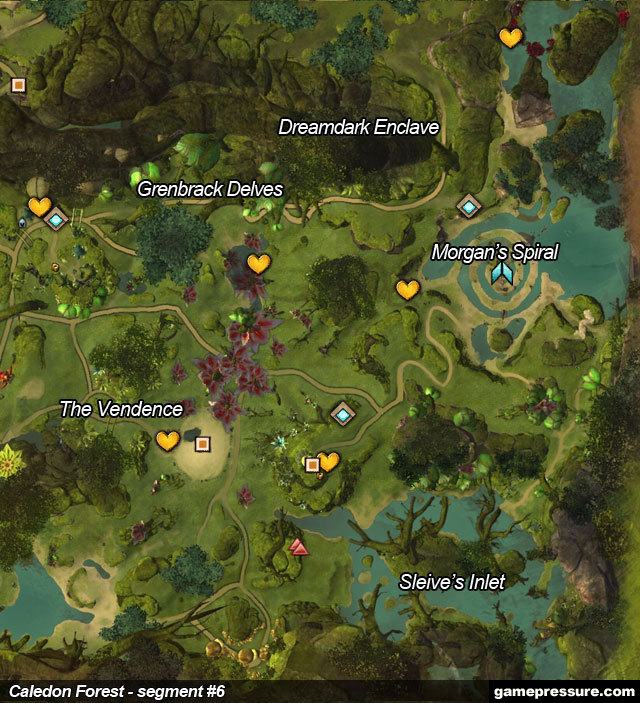
Task: Select the heart marker beside The Vendence label
Action: pos(167,440)
